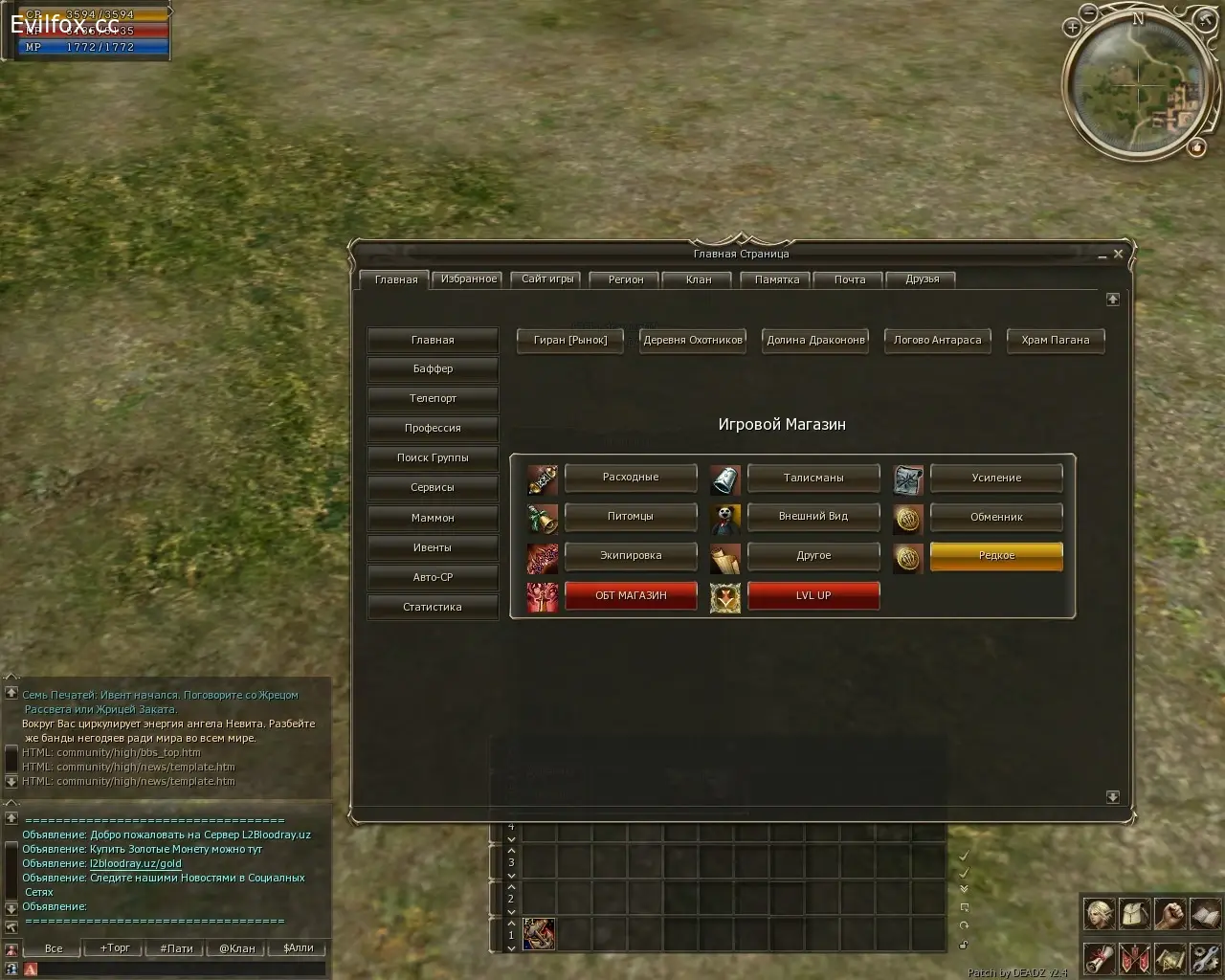Click the up arrow inside the community board
The height and width of the screenshot is (980, 1225).
[x=1113, y=299]
